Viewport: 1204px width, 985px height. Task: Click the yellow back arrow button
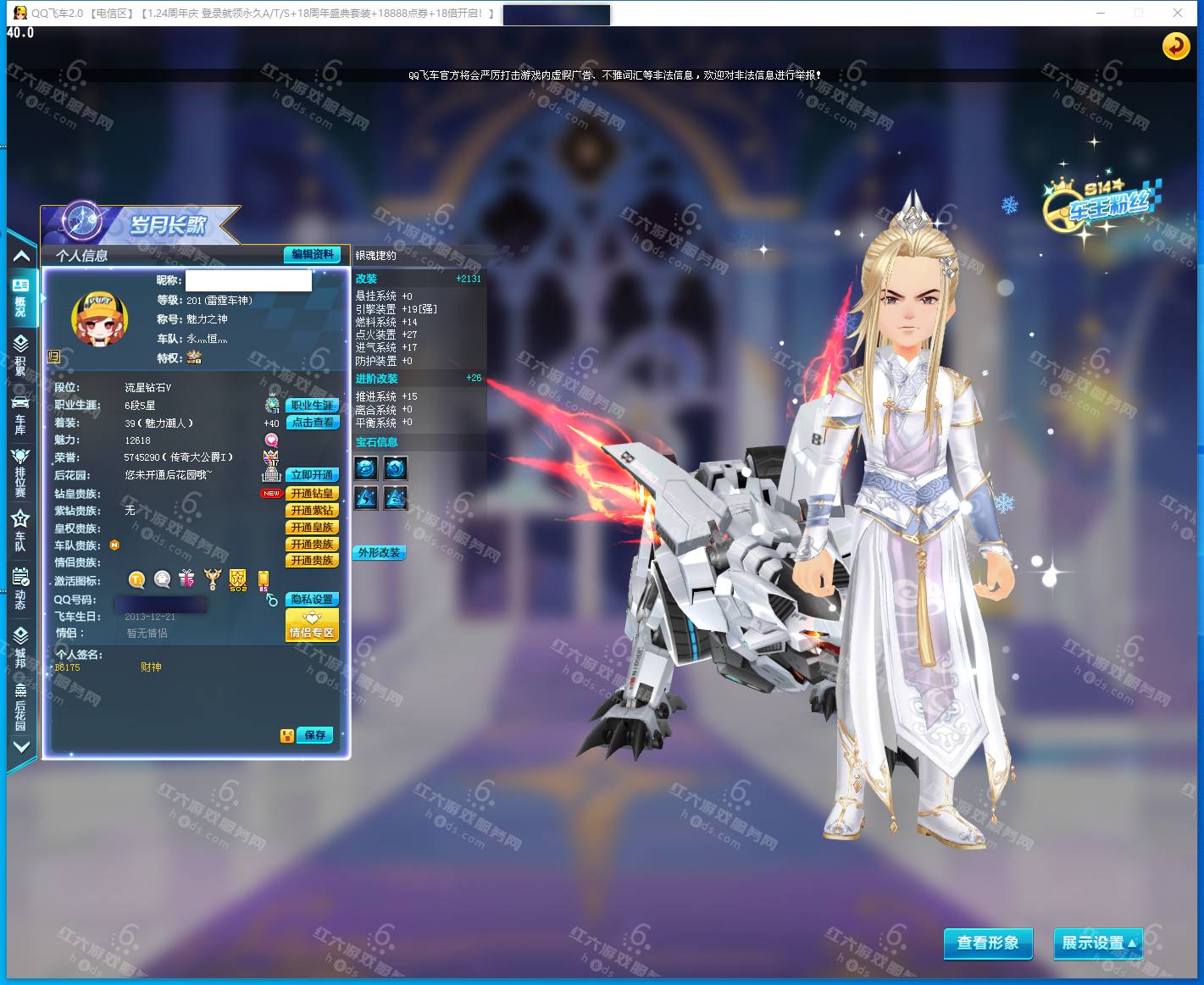[x=1175, y=46]
